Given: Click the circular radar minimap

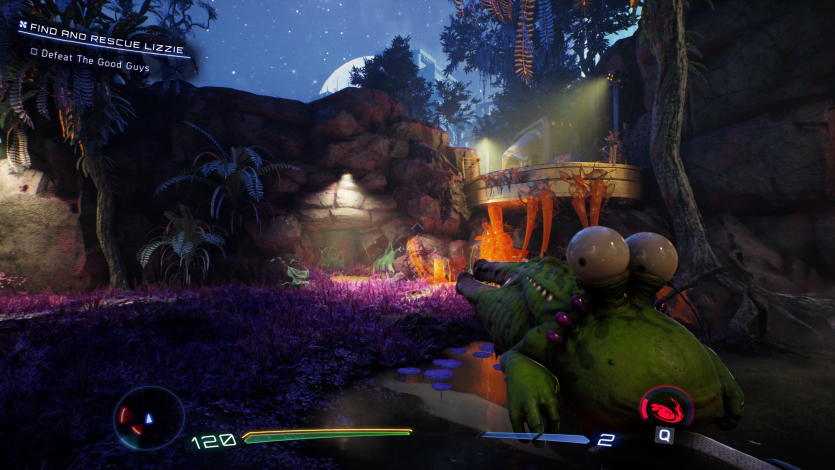Looking at the screenshot, I should pyautogui.click(x=148, y=417).
